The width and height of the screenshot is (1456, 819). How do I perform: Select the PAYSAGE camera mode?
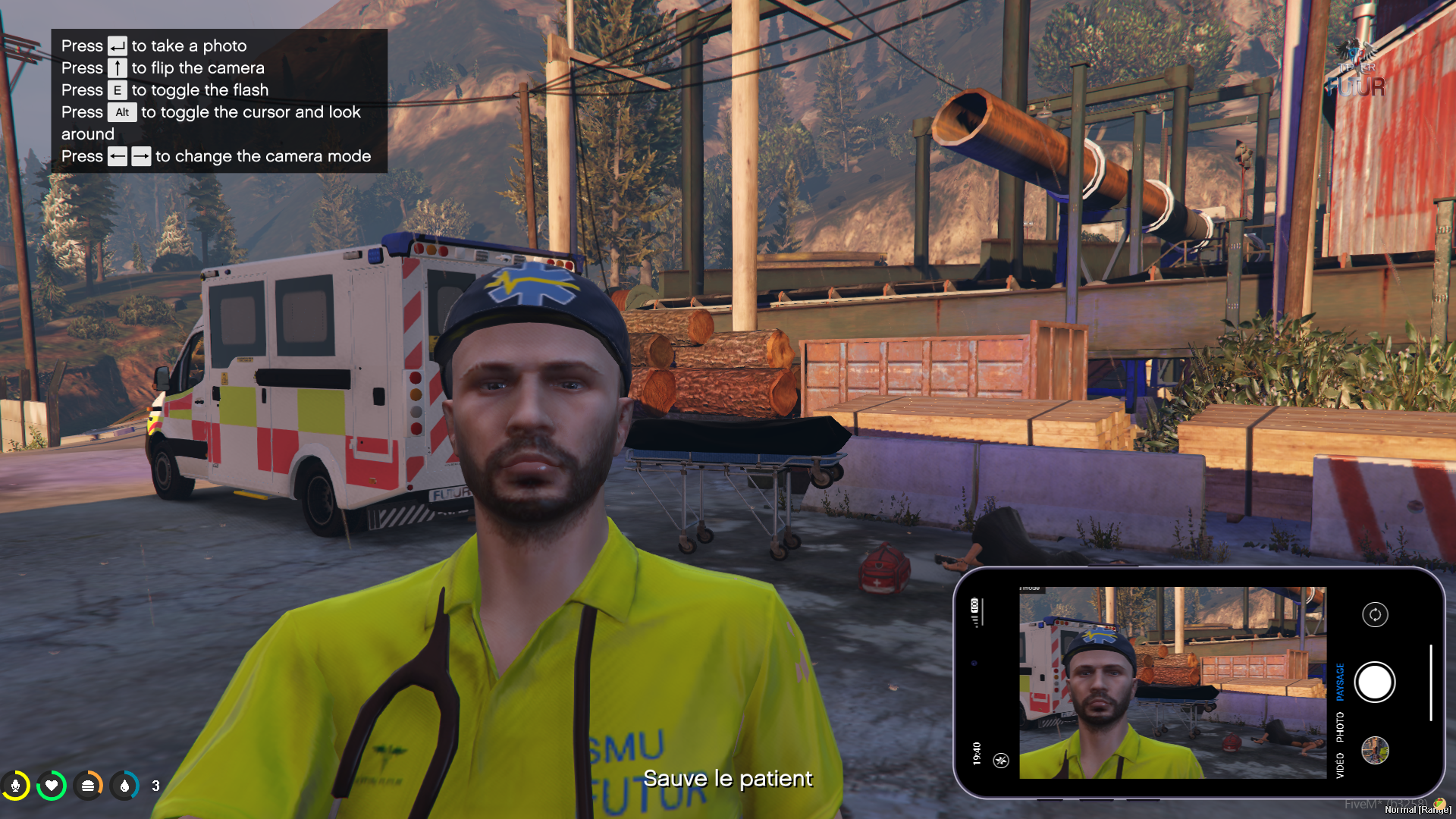tap(1340, 682)
